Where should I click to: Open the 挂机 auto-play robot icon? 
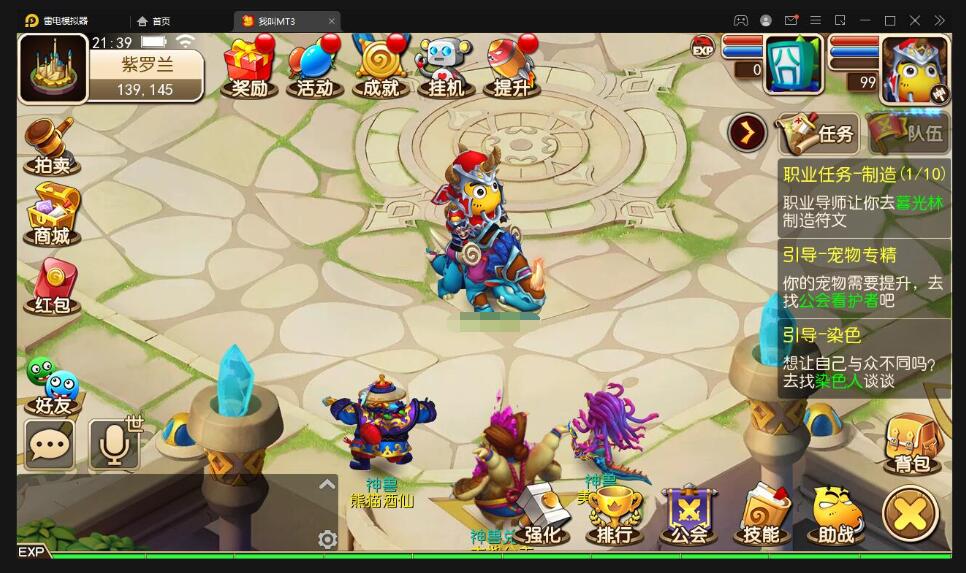[446, 67]
